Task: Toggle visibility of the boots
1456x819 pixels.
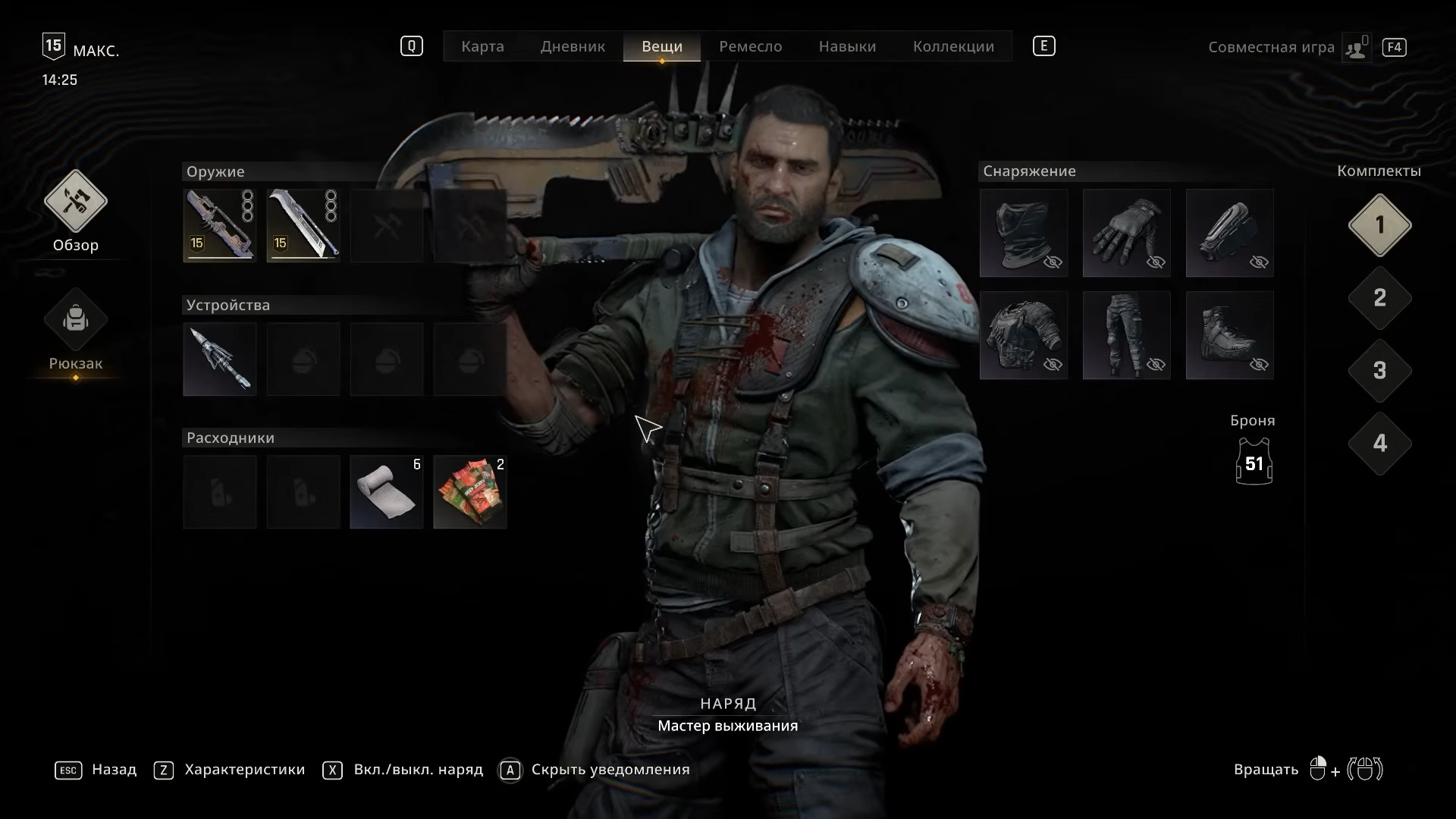Action: [x=1259, y=365]
